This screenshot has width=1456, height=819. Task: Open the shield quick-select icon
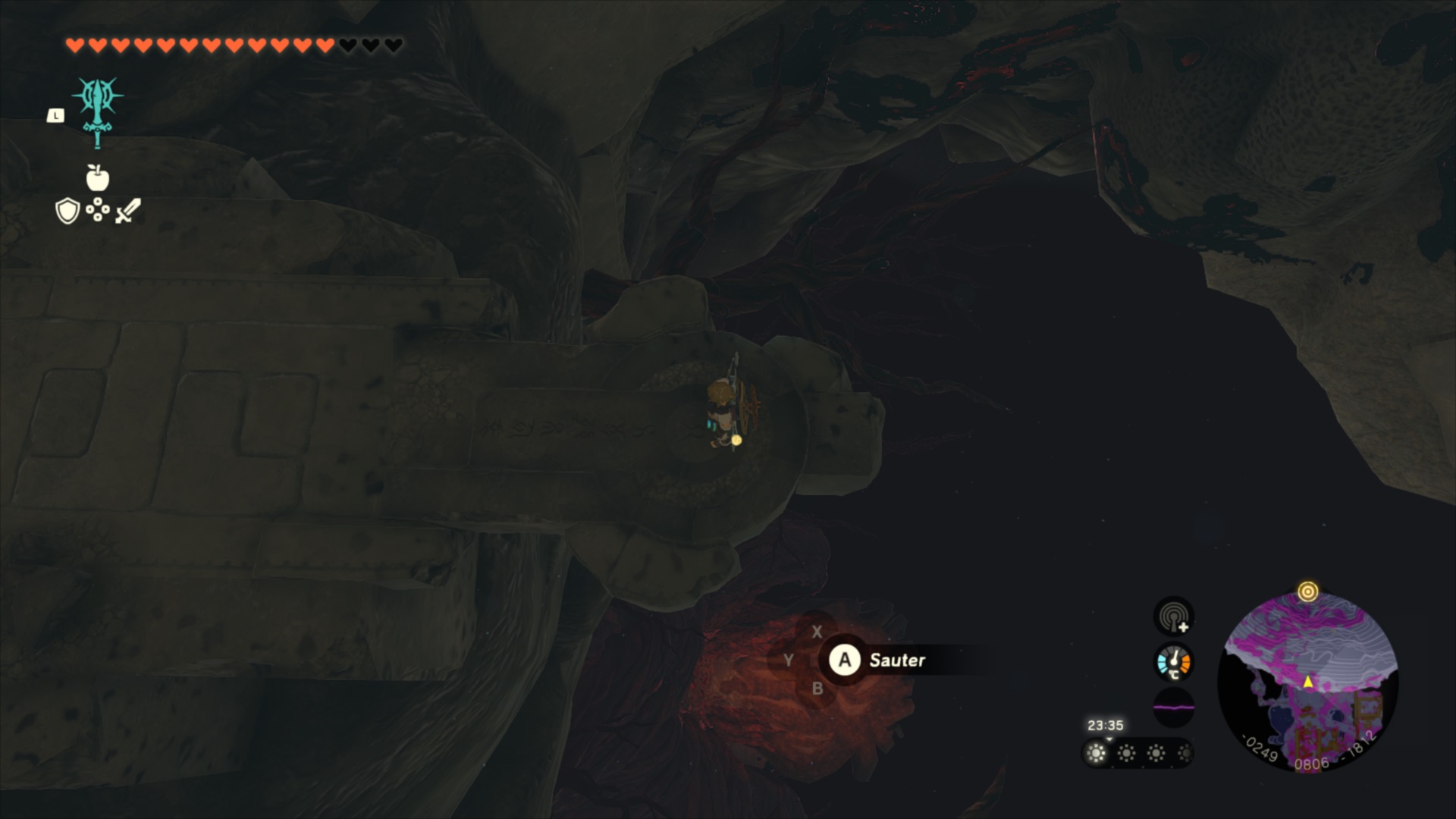67,211
